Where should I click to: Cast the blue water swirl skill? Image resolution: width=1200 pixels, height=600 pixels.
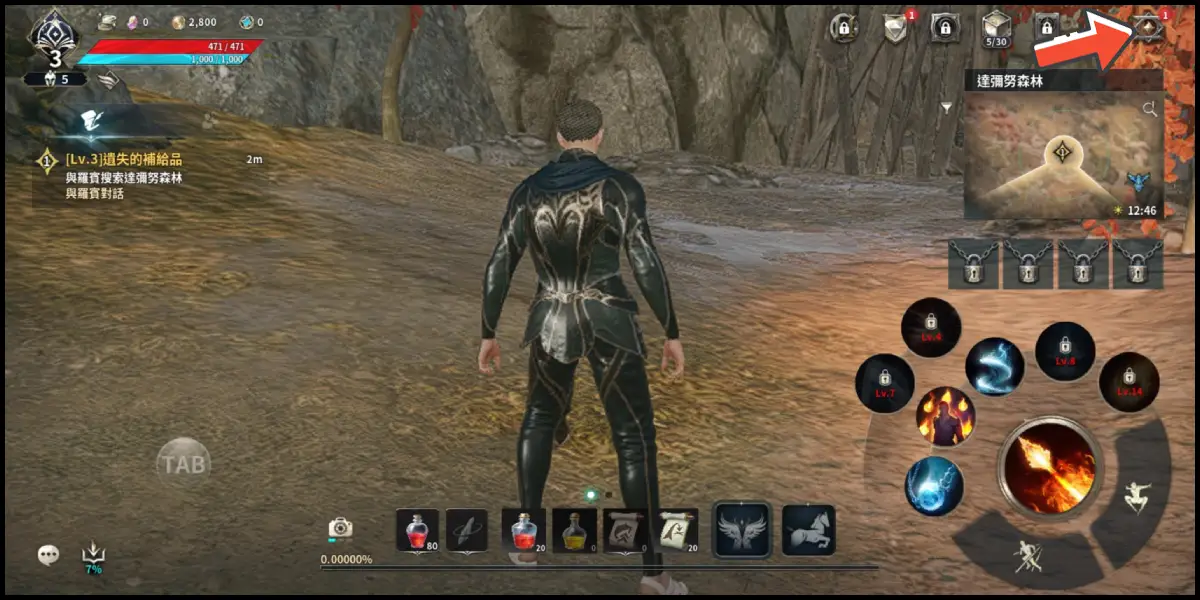[994, 367]
